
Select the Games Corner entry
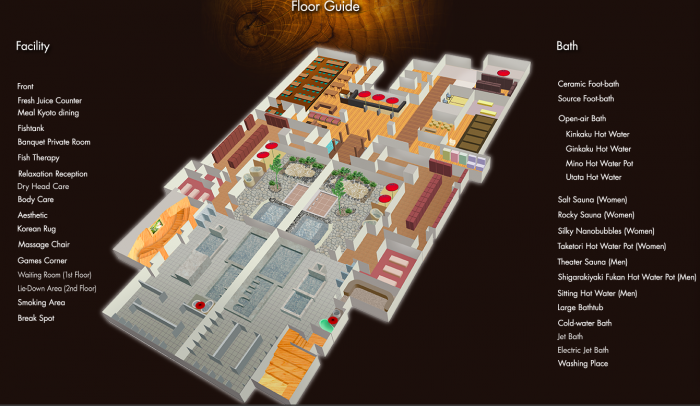(41, 259)
